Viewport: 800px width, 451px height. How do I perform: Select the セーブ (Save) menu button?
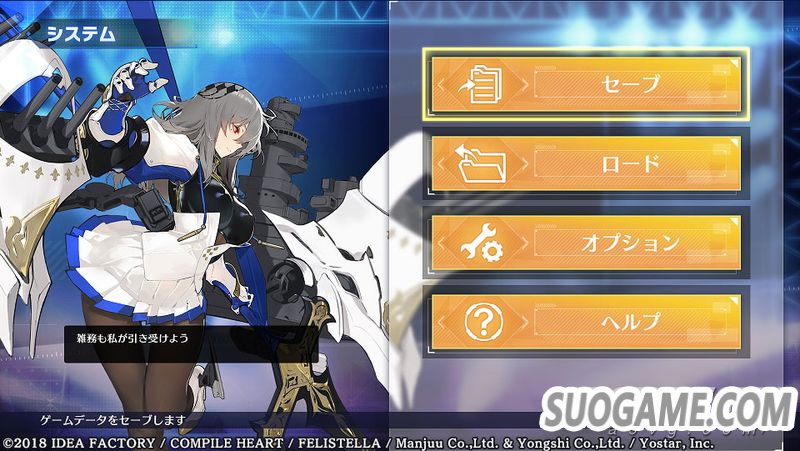click(x=587, y=84)
